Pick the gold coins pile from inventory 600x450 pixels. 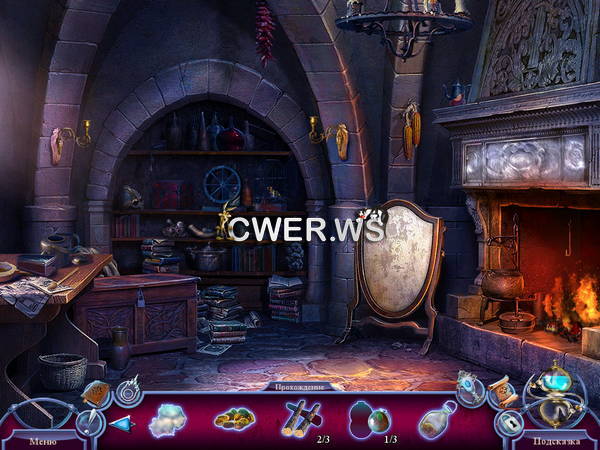click(234, 418)
